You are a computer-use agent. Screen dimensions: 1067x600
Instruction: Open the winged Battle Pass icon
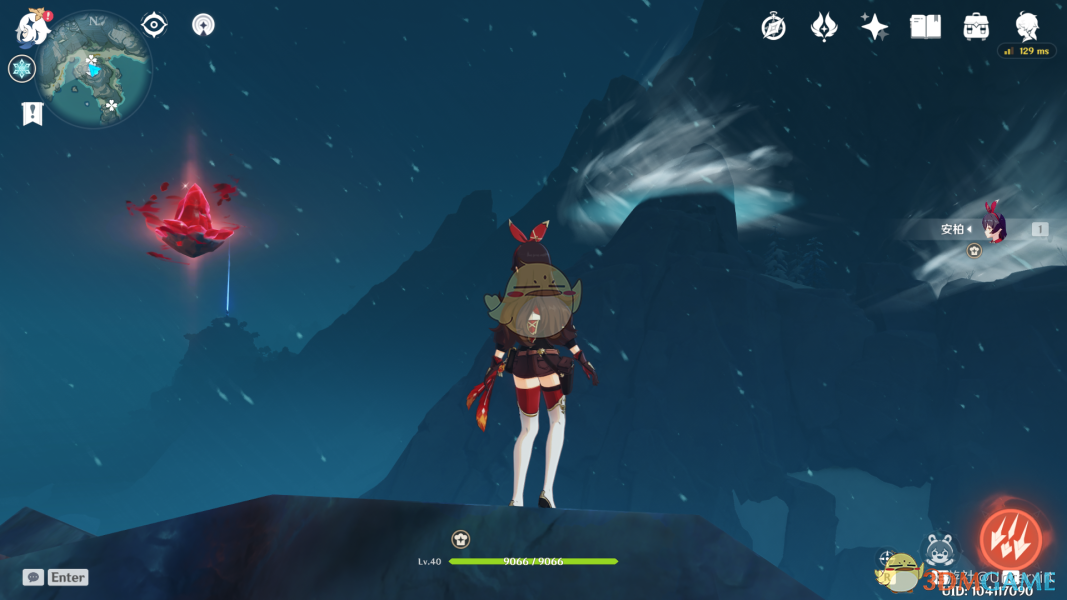point(824,27)
